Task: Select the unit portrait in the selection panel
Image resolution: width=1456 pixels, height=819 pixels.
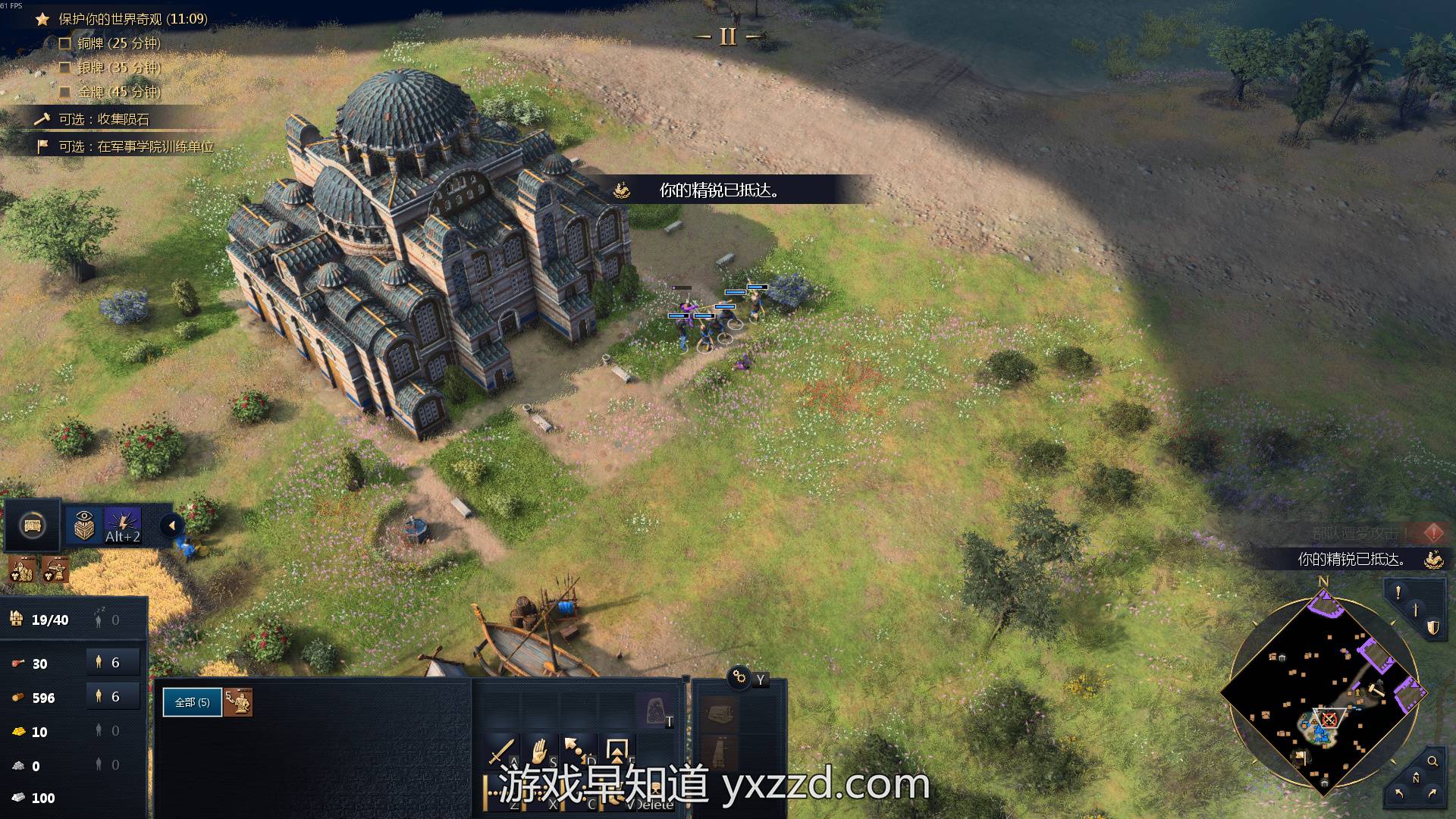Action: click(239, 702)
